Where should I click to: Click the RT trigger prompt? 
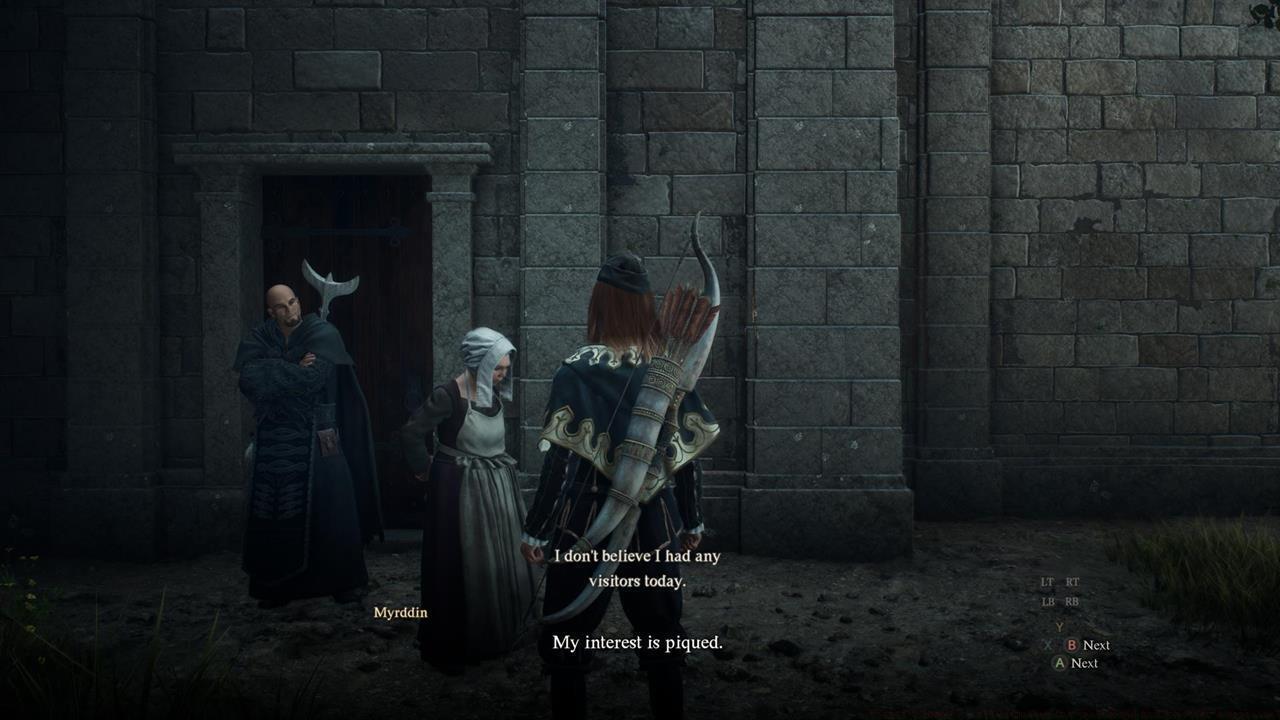coord(1072,582)
